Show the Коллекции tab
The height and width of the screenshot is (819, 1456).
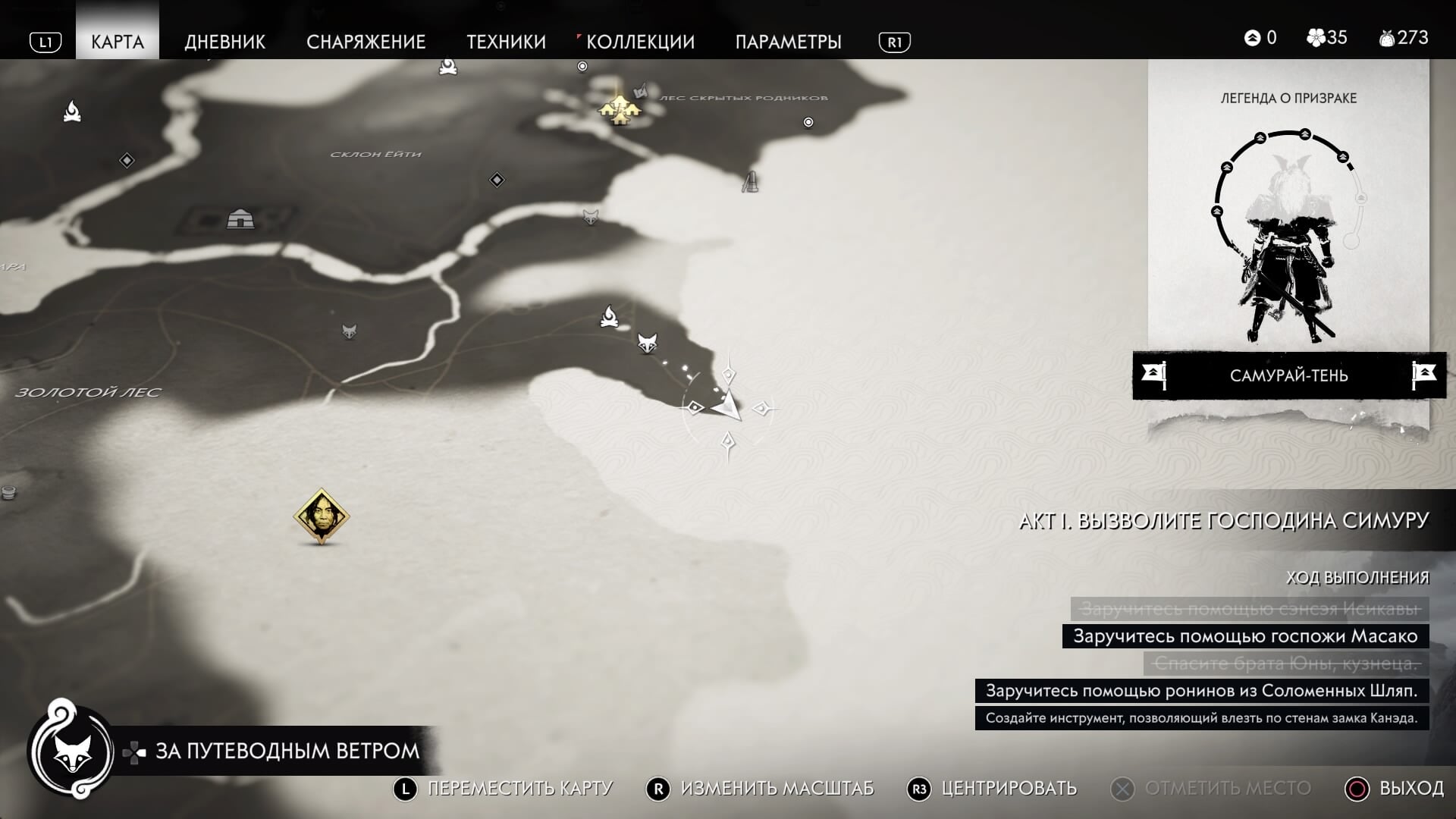coord(640,42)
